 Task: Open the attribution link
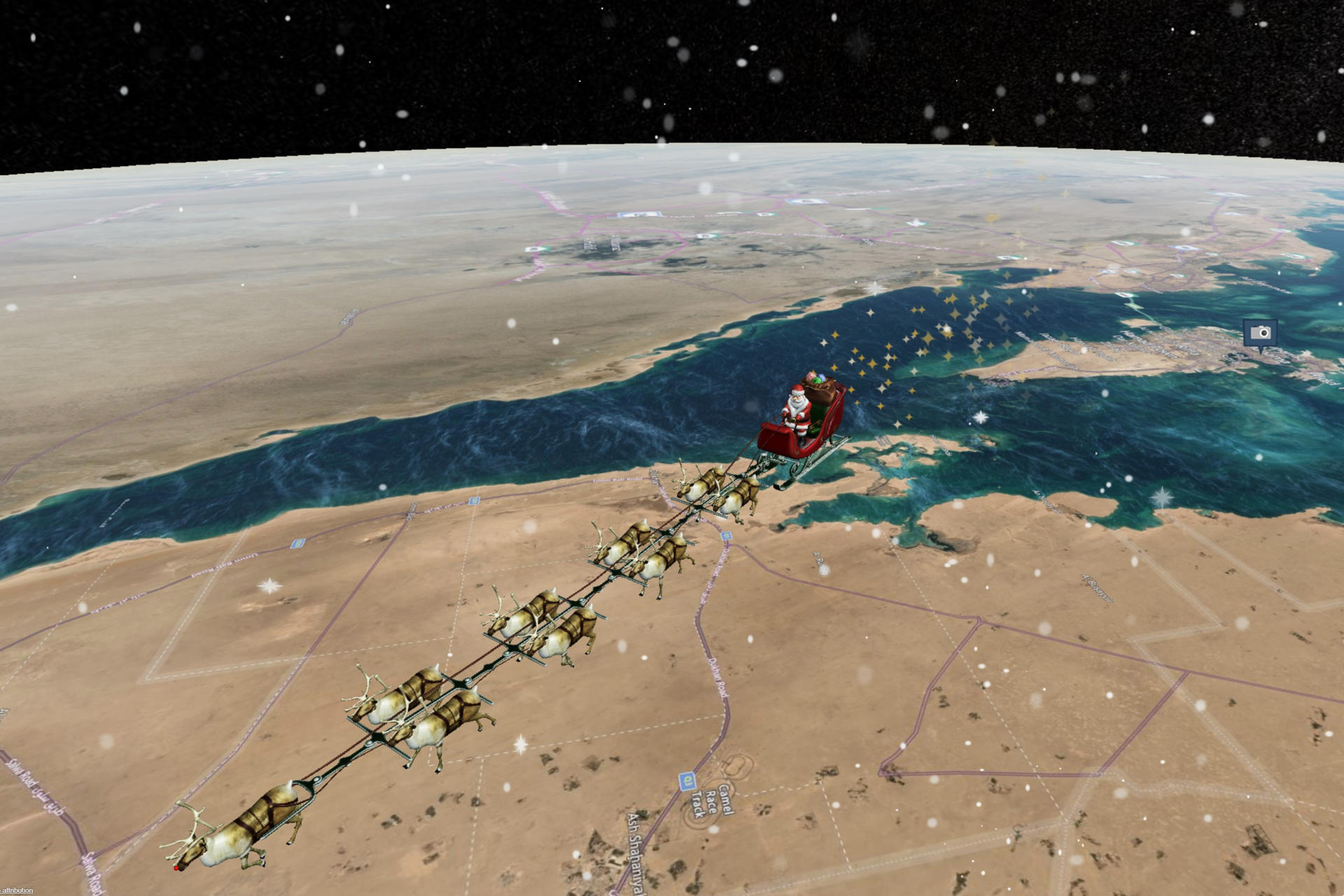coord(17,890)
